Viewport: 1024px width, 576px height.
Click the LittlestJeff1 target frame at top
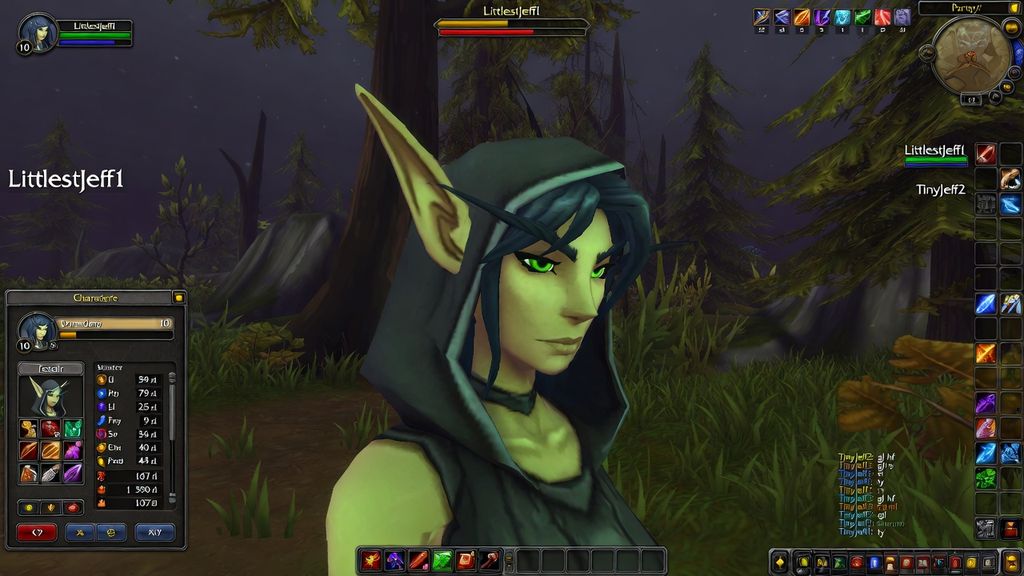[511, 22]
